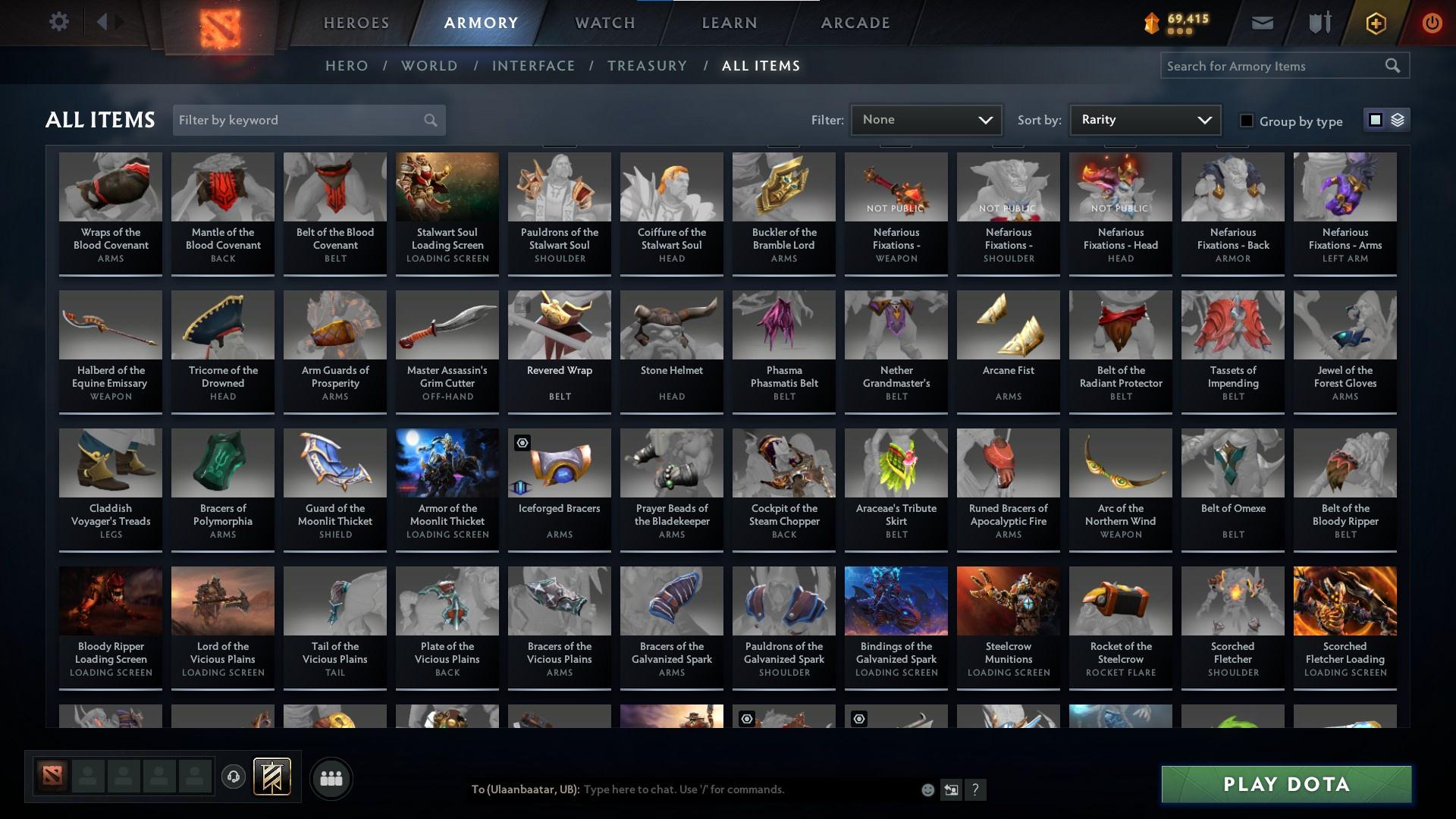1456x819 pixels.
Task: Click the PLAY DOTA button
Action: coord(1285,784)
